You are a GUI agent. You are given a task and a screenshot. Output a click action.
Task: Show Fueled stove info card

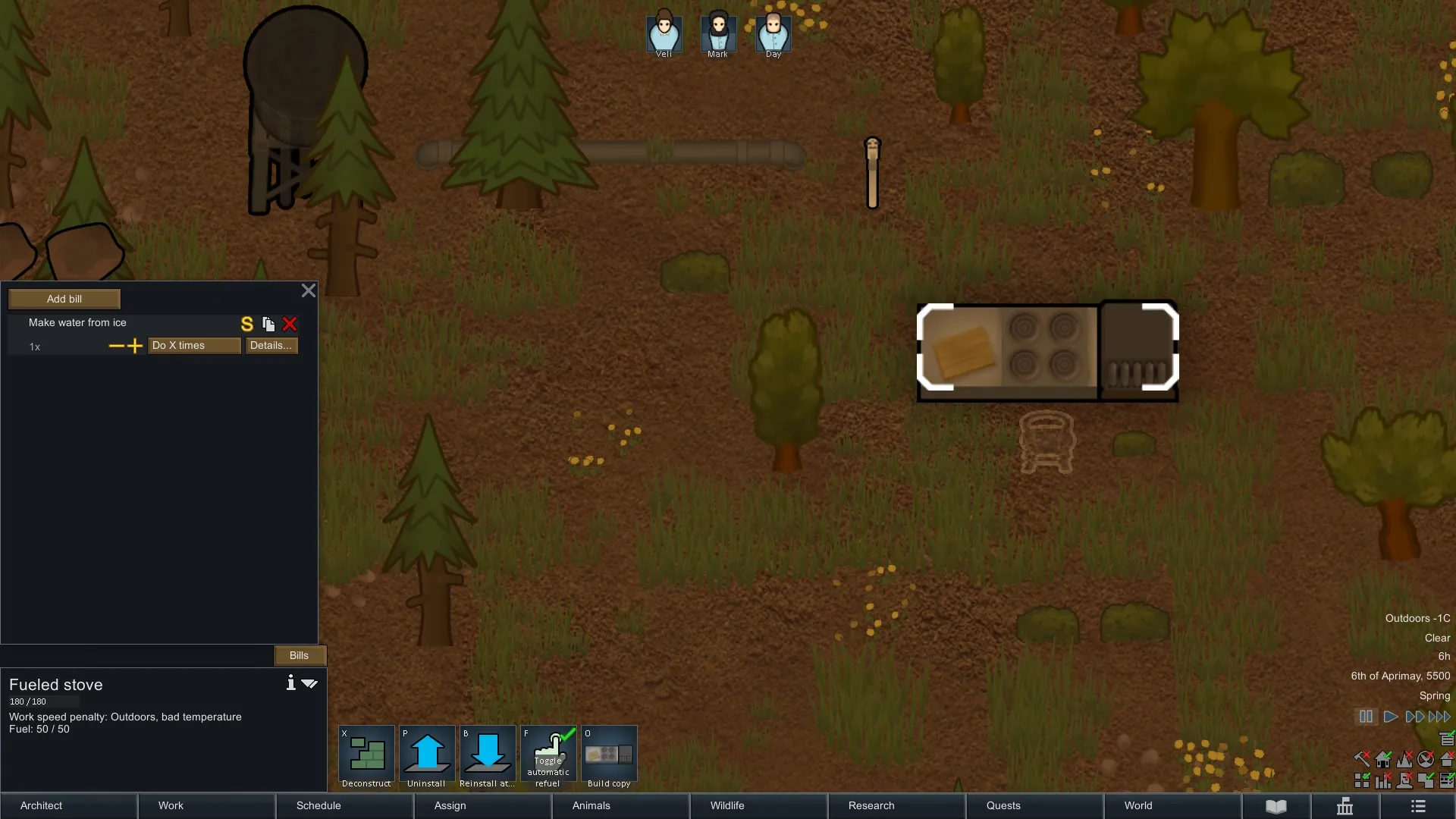point(290,682)
